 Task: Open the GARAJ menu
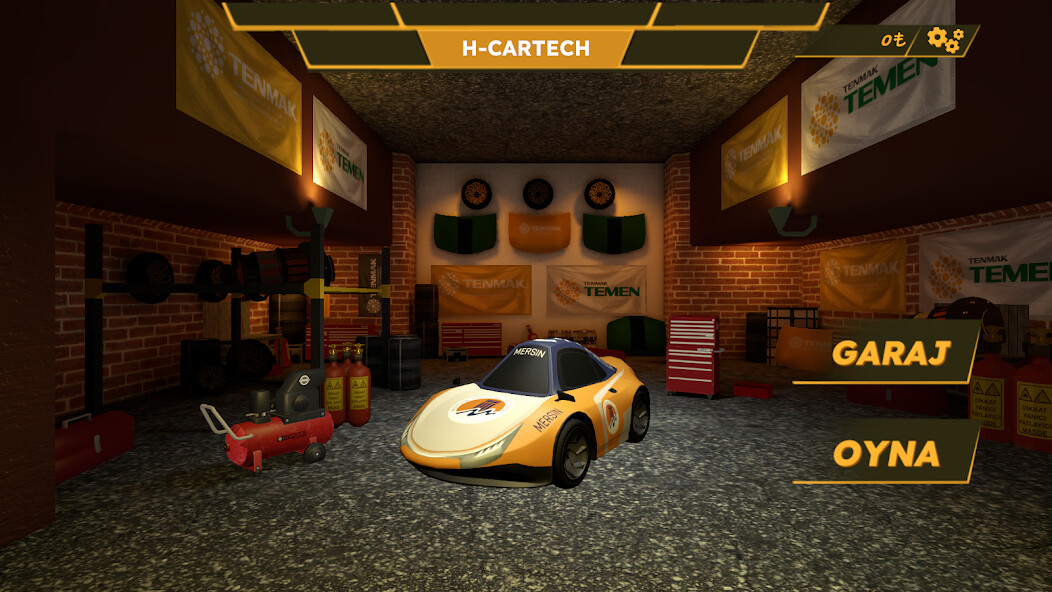(x=888, y=352)
